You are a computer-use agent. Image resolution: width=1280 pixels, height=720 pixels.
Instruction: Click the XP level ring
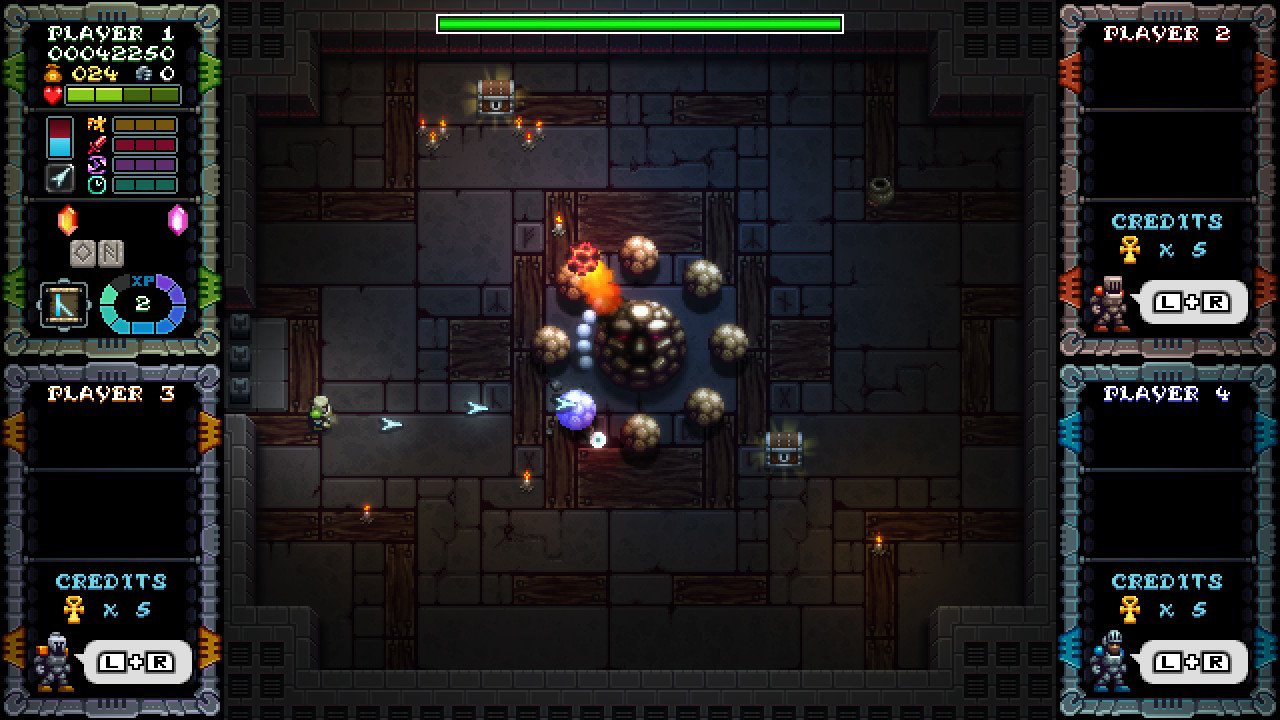143,304
